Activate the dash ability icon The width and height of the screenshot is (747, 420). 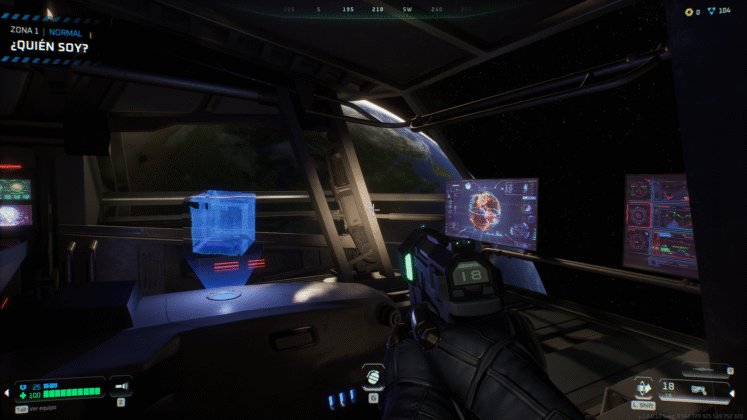click(643, 386)
